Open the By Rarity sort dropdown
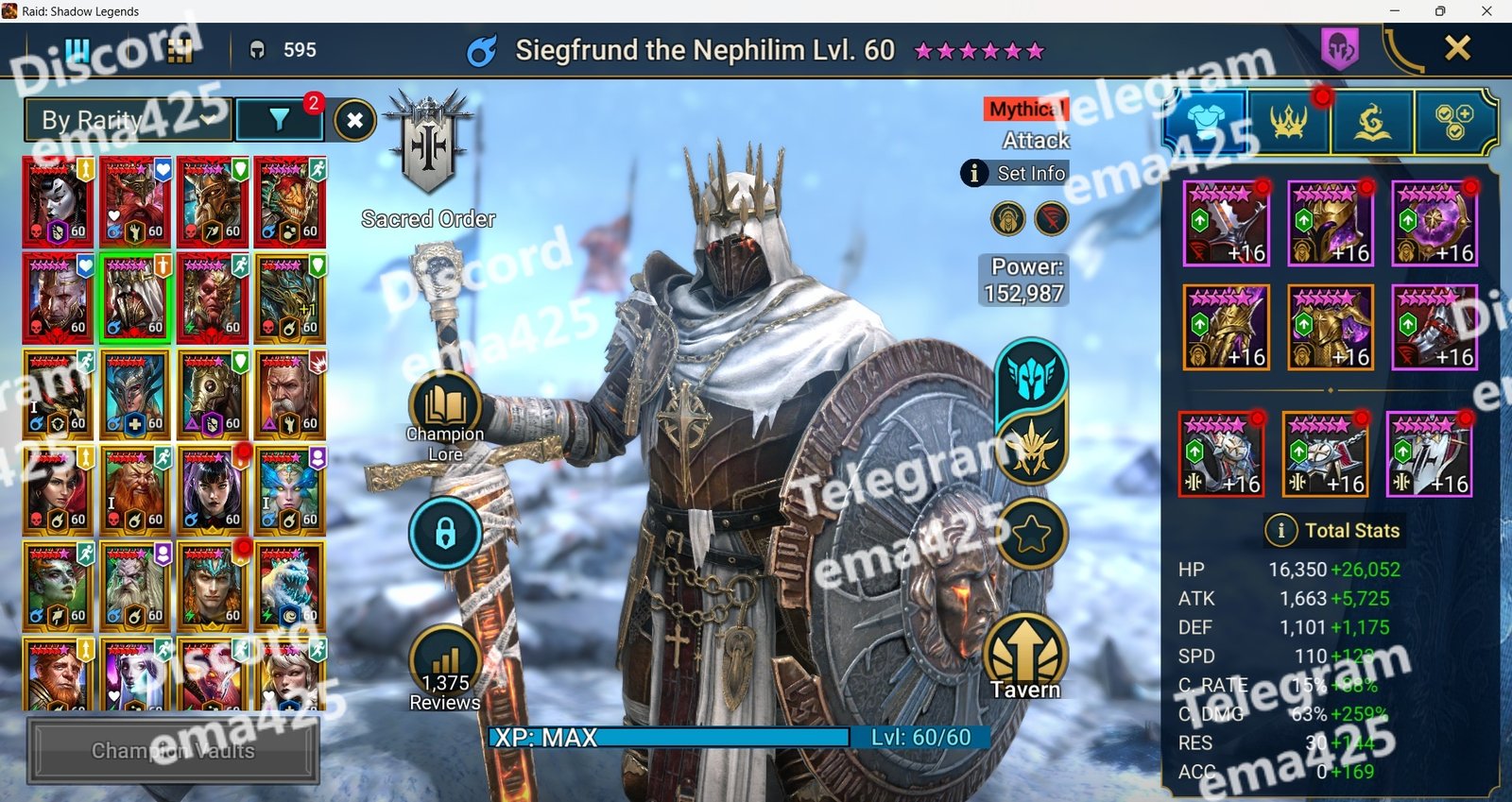1512x802 pixels. coord(127,120)
